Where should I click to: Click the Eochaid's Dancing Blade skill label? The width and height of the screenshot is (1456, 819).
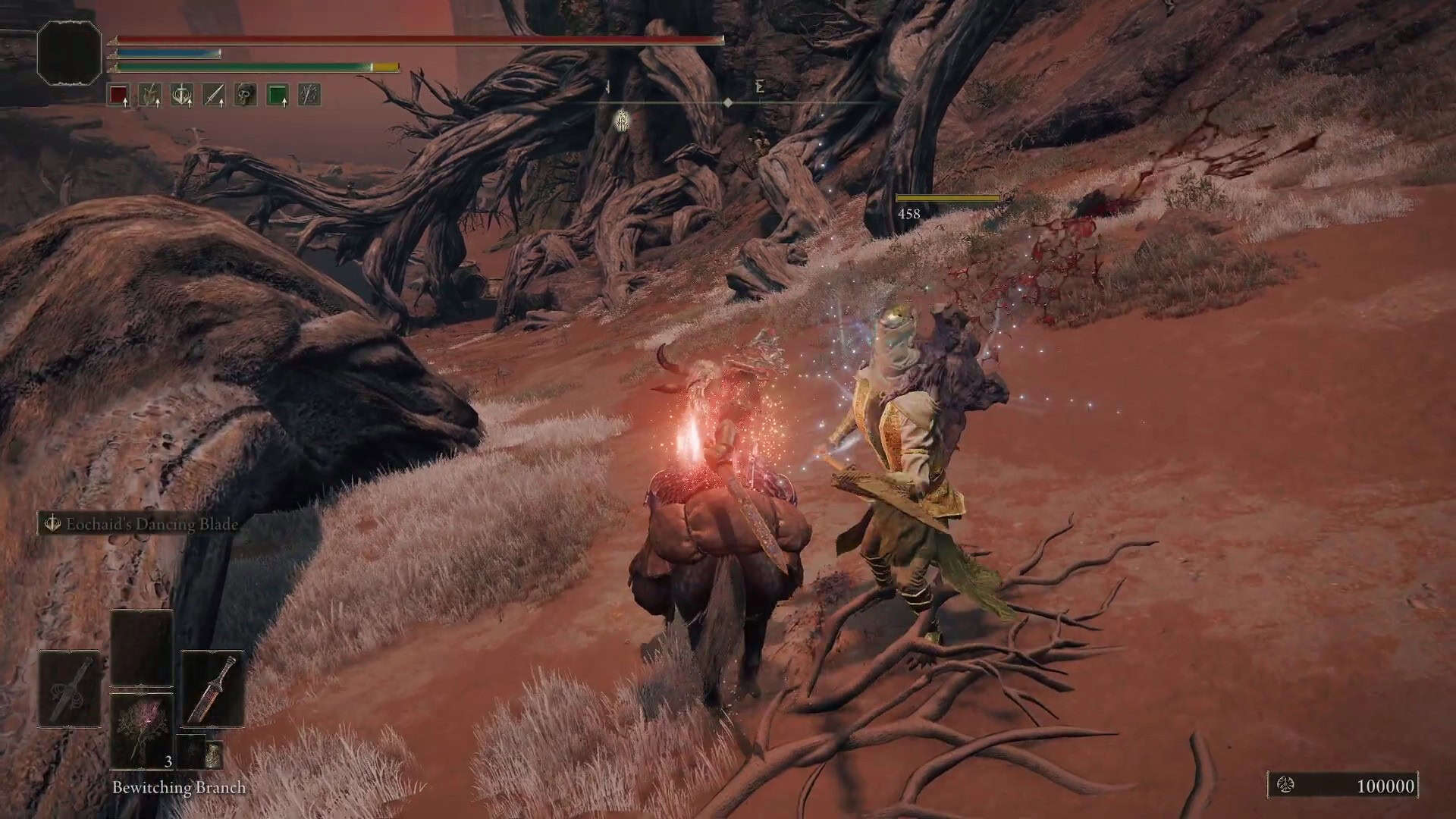coord(151,524)
